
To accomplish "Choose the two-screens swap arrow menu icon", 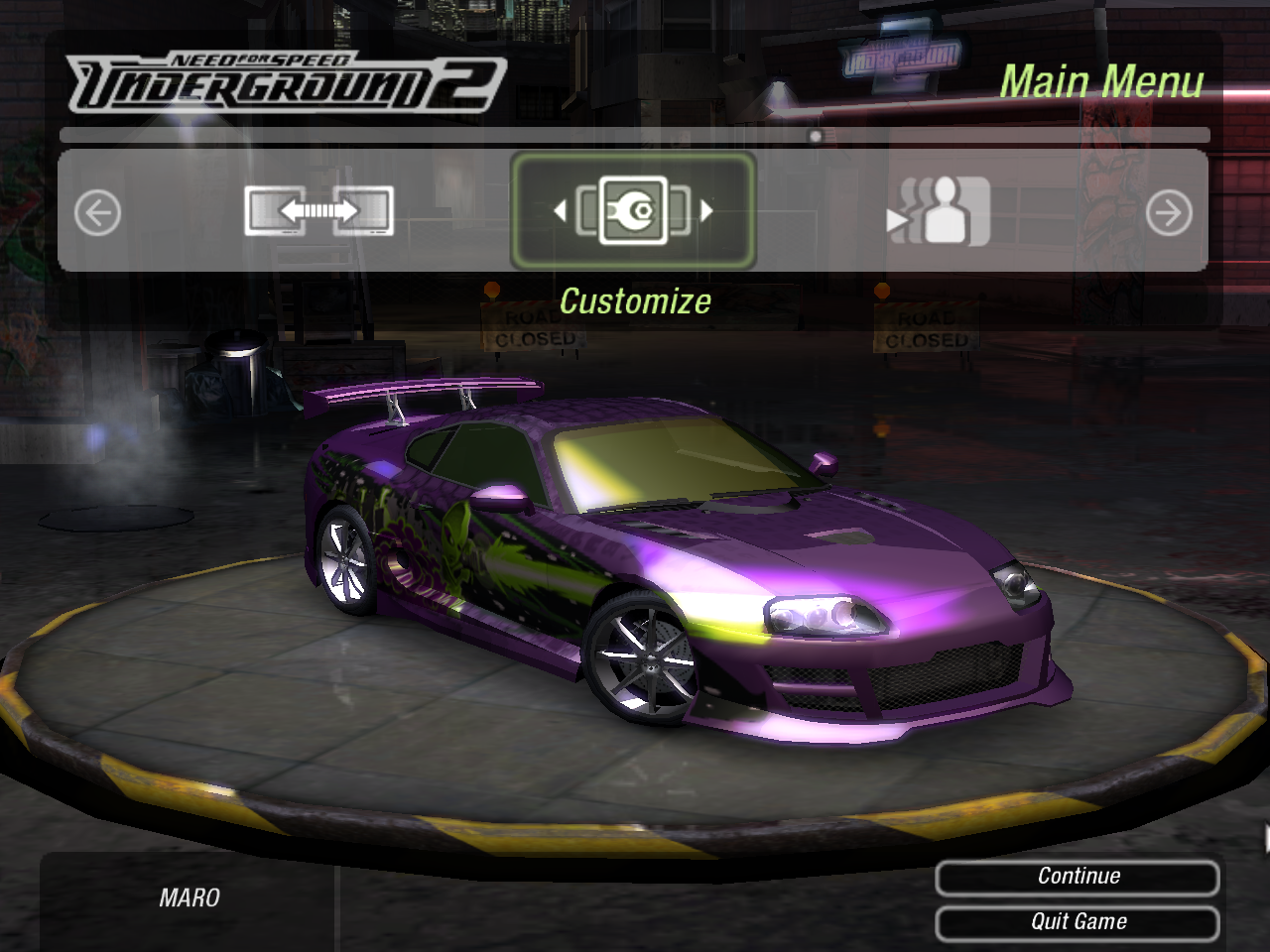I will [318, 211].
